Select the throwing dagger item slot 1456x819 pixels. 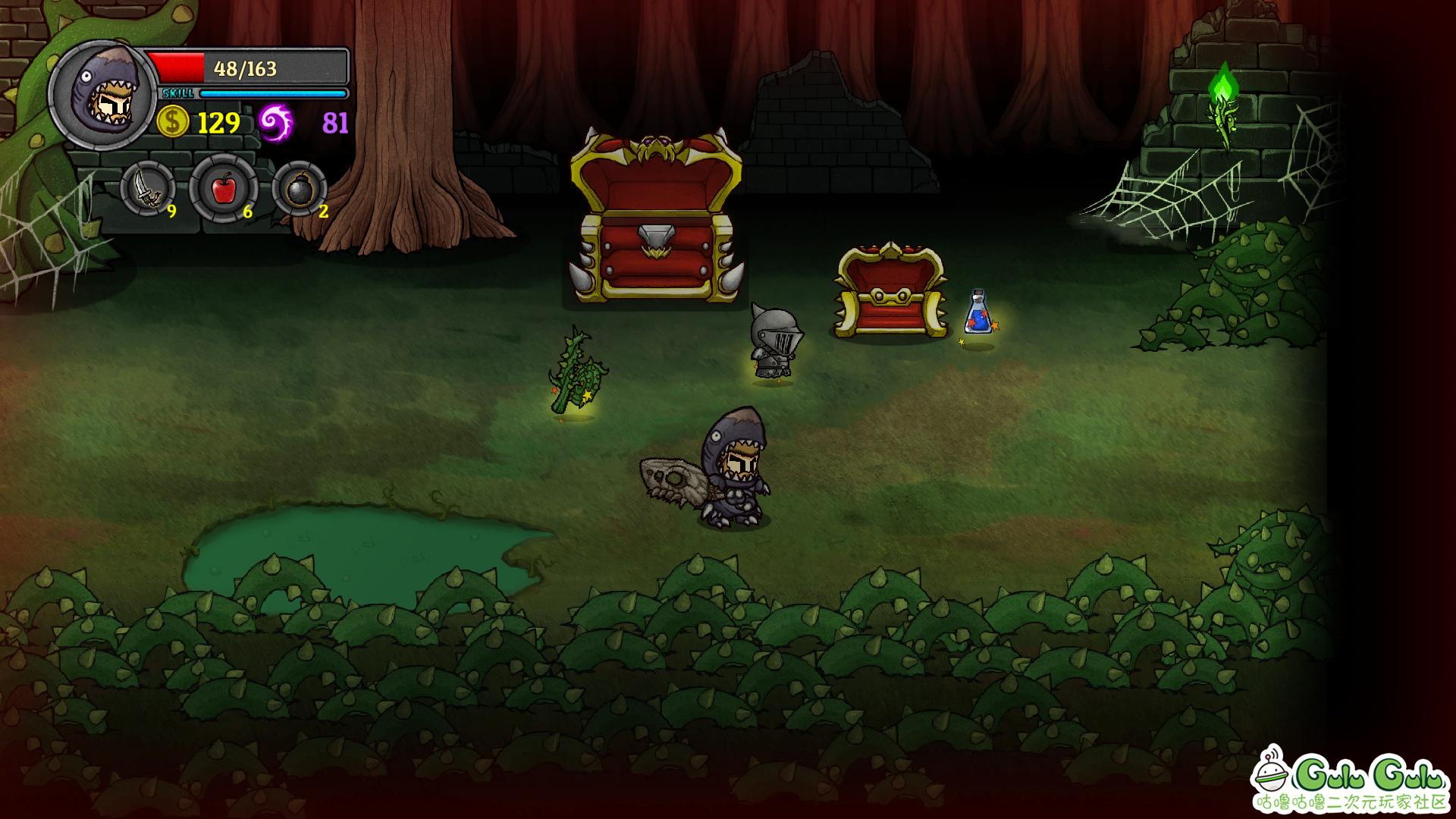[147, 189]
